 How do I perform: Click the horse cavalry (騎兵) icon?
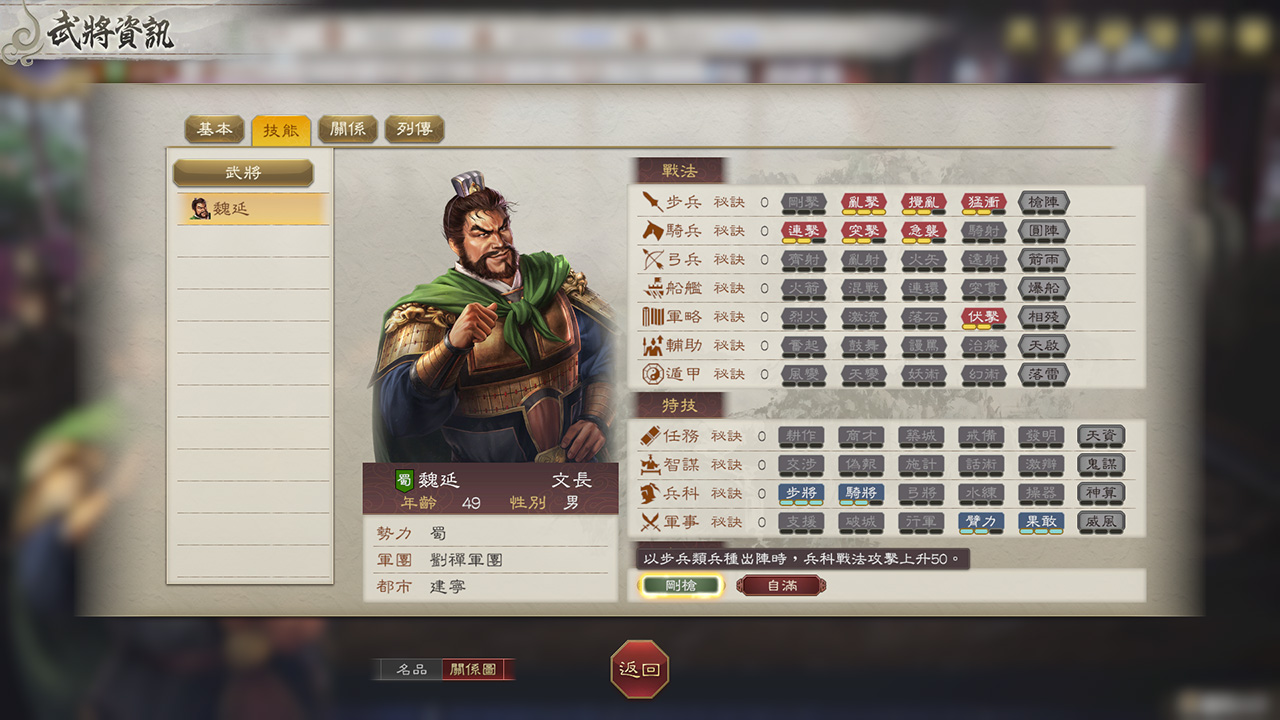(x=656, y=232)
